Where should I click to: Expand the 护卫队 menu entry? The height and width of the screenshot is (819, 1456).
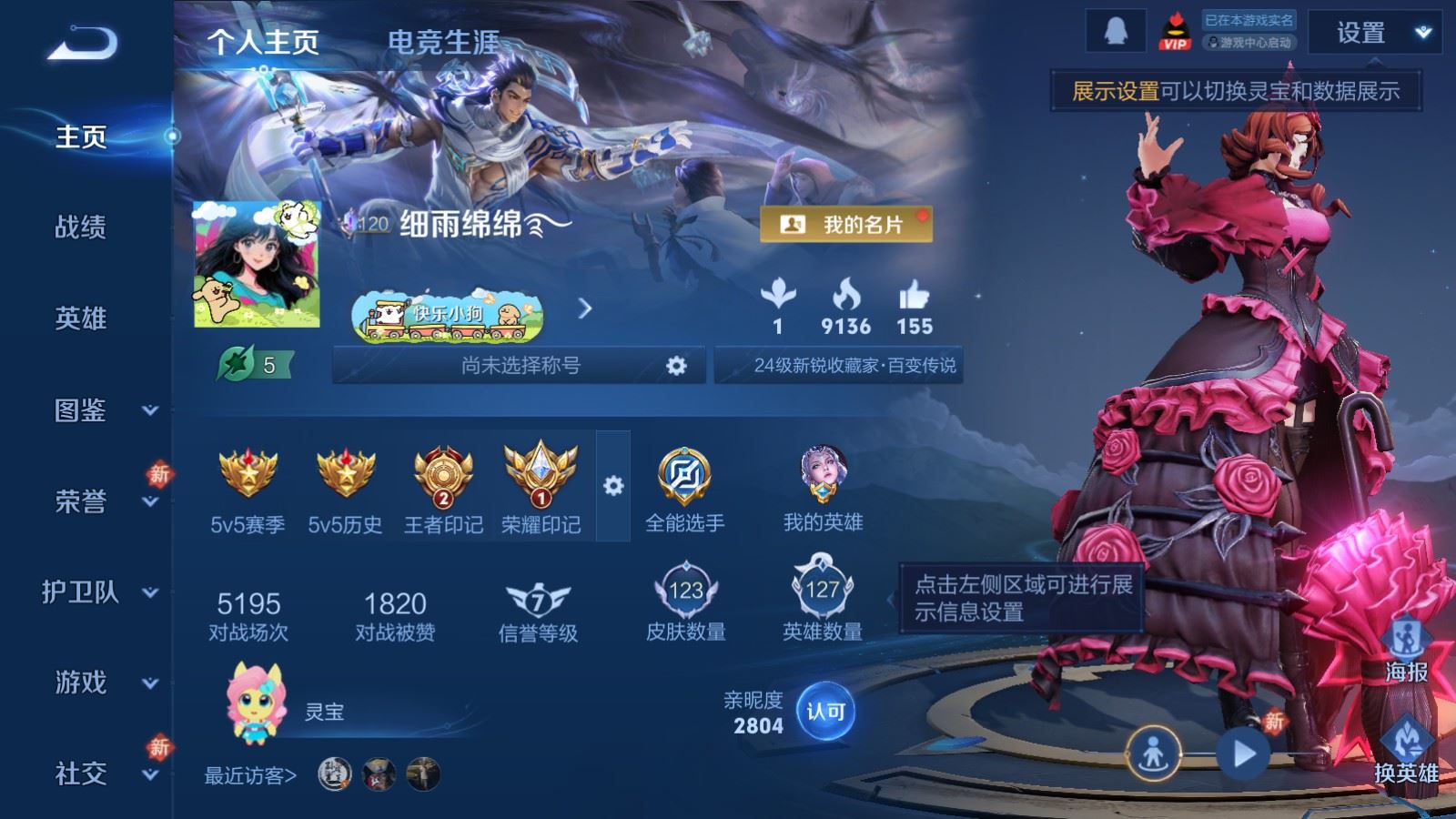(x=100, y=592)
